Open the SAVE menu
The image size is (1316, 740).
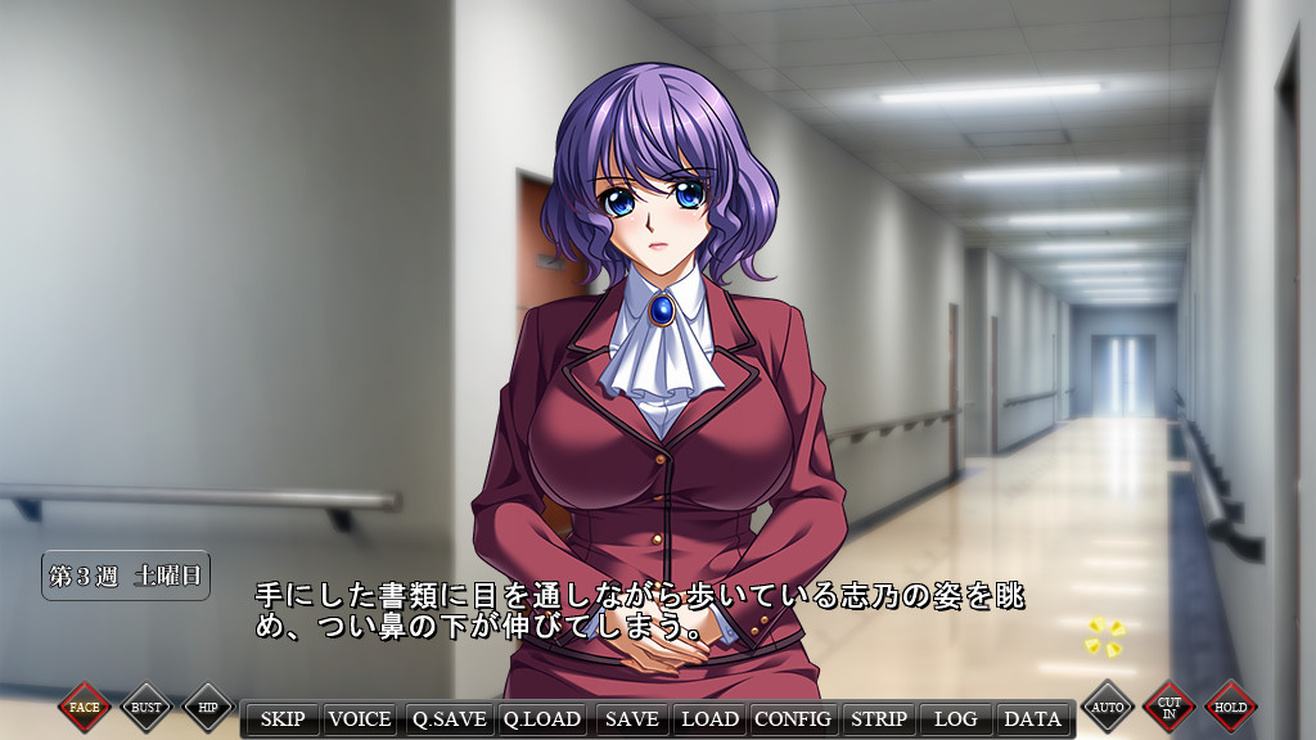(630, 719)
